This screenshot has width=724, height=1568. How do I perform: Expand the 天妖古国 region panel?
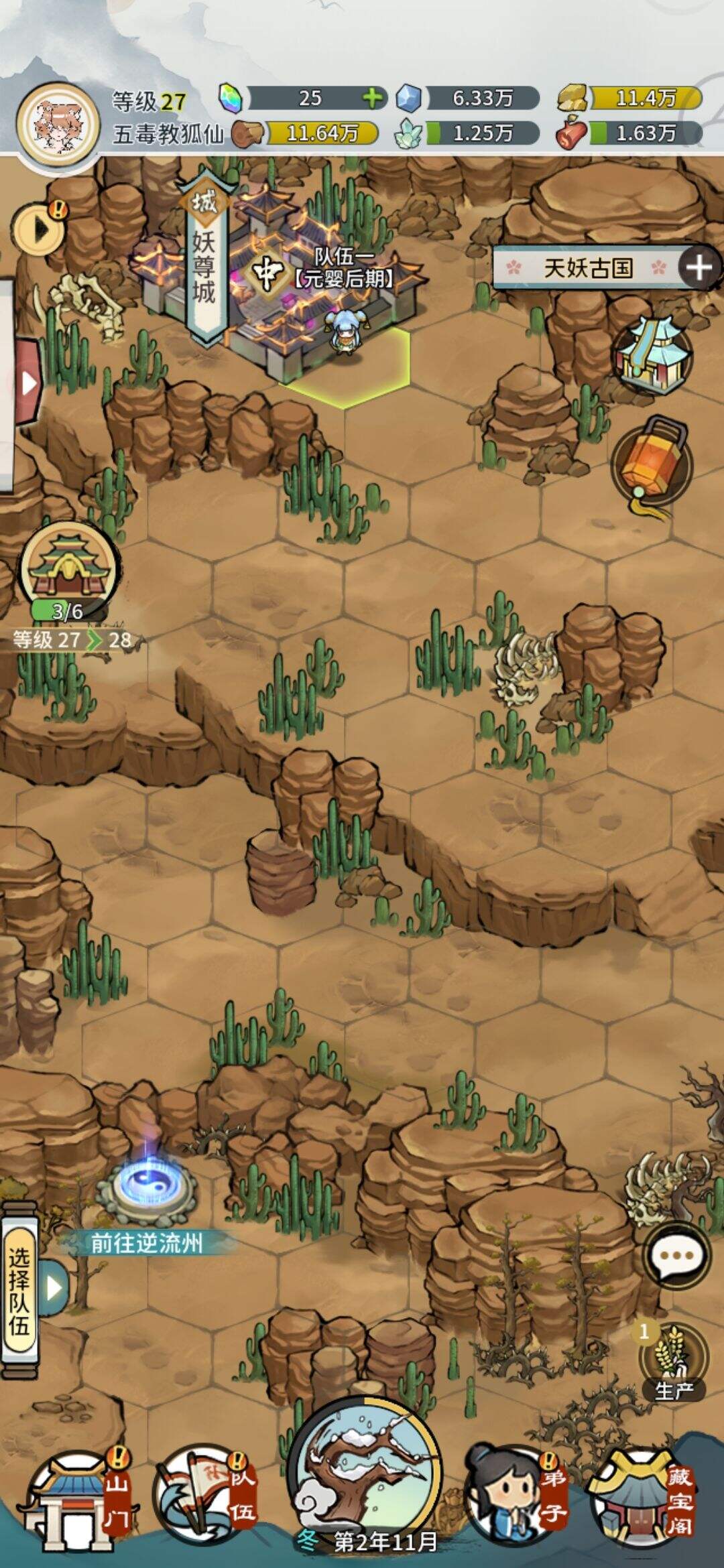tap(699, 268)
